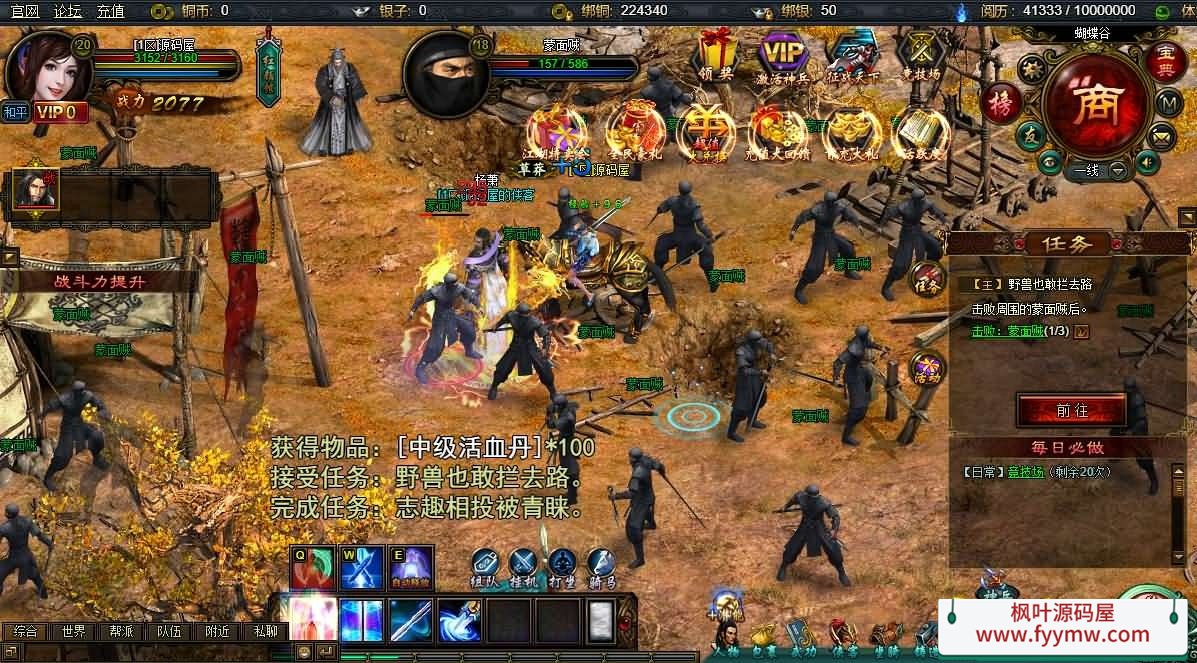Open the 榜 ranking button
The width and height of the screenshot is (1197, 663).
[1000, 103]
